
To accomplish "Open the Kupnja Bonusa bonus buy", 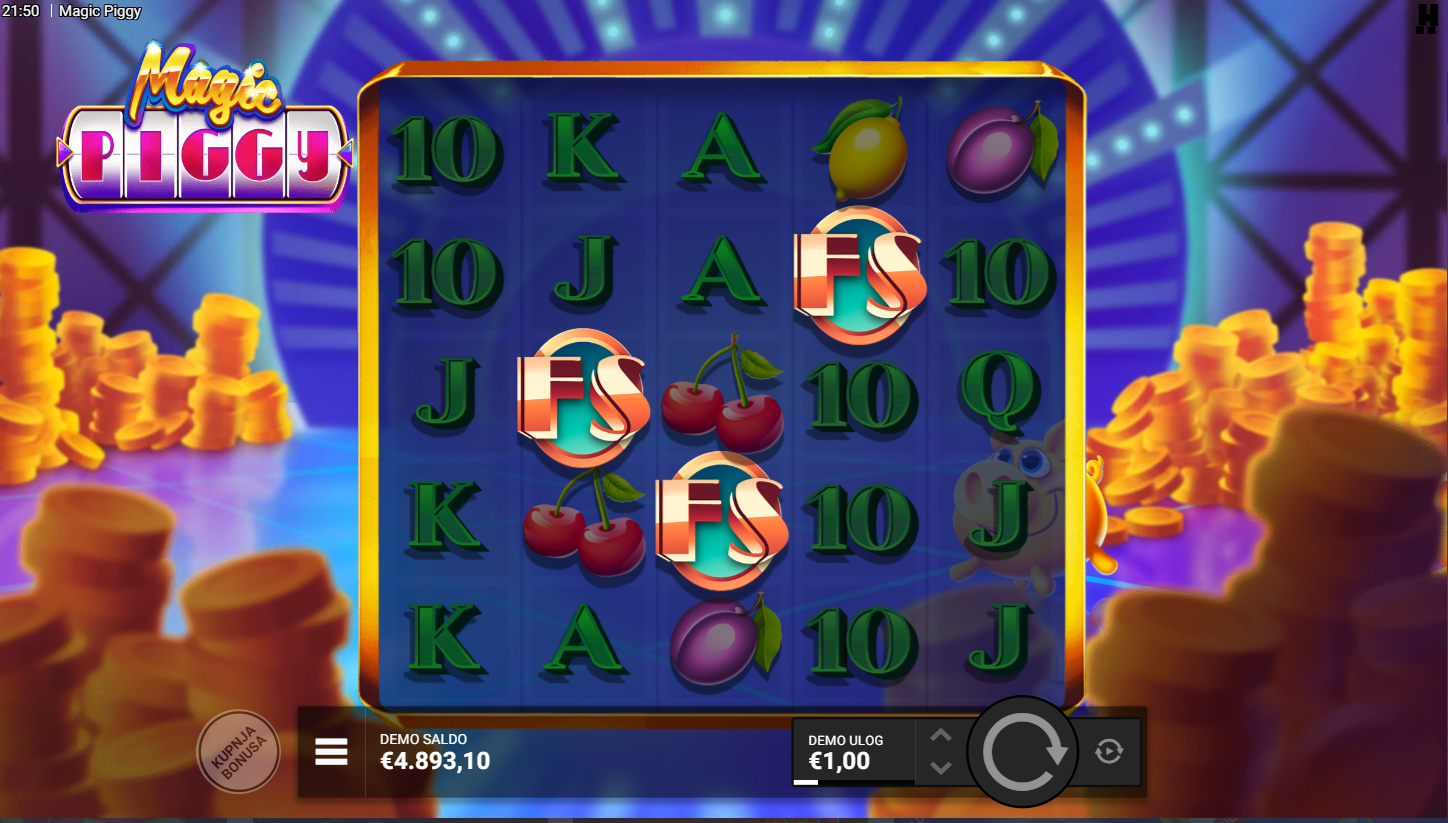I will point(238,751).
